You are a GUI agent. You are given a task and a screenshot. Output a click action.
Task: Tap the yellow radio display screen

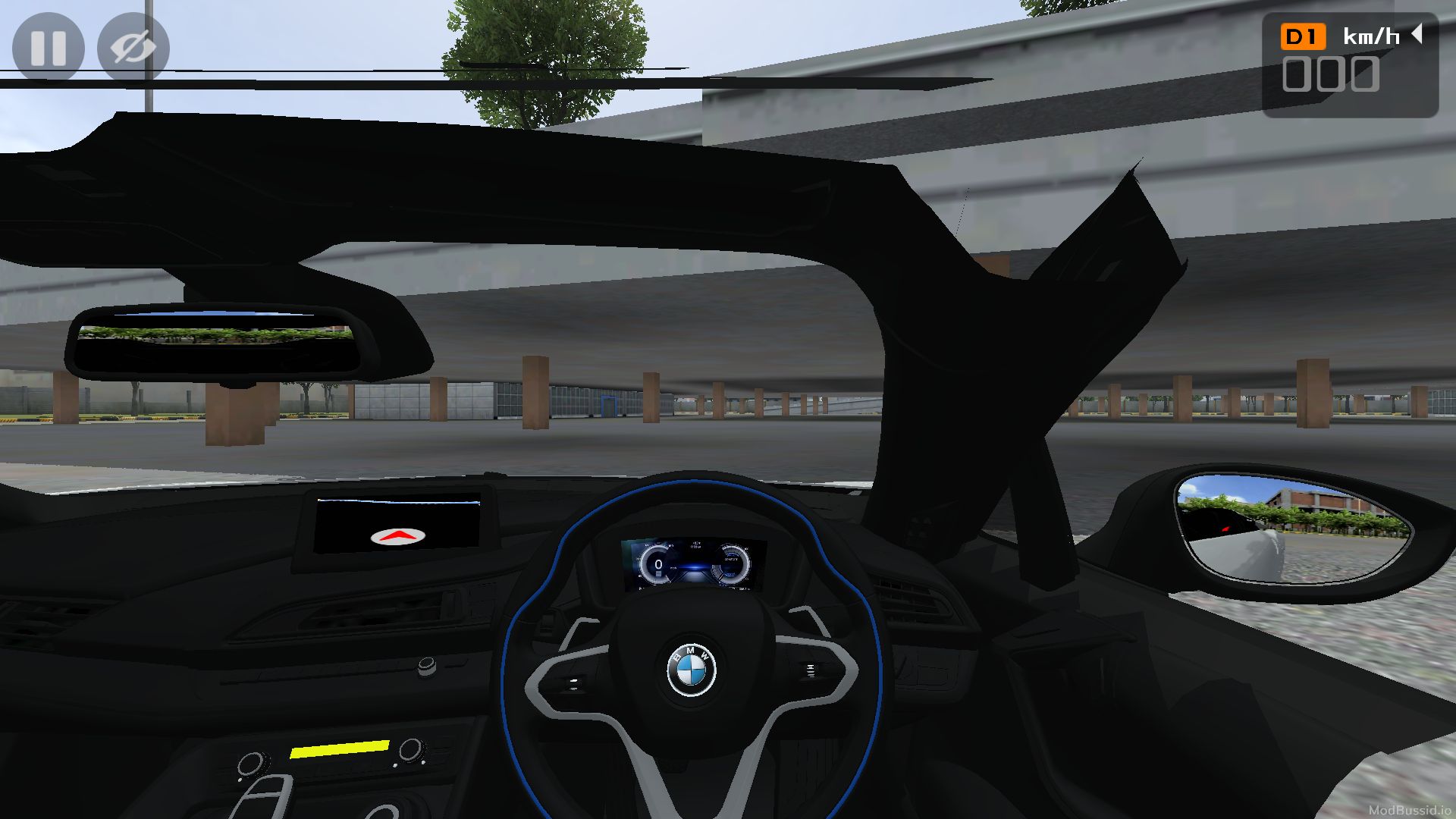point(339,751)
